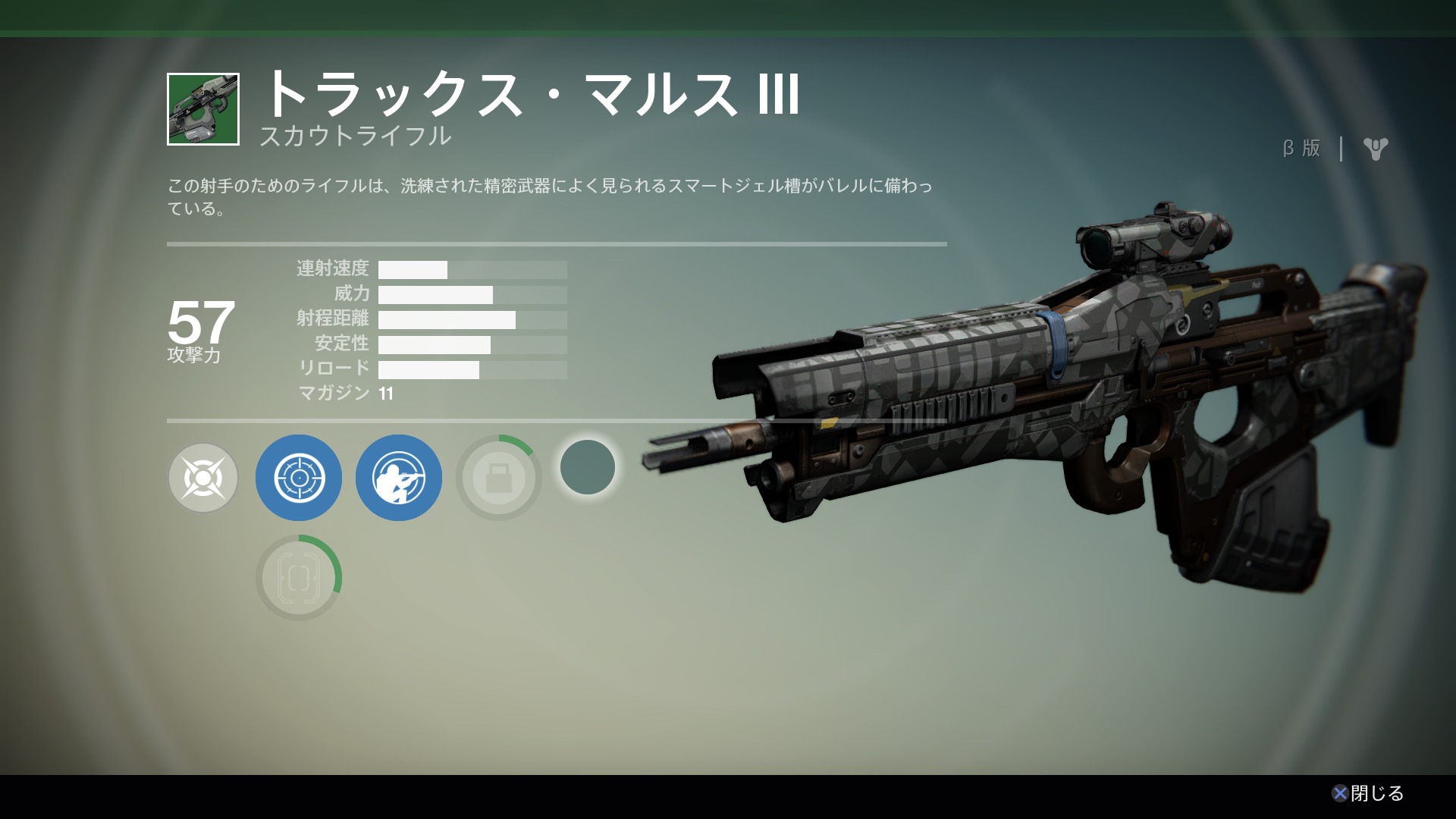Activate the kneeling rifleman perk icon
Screen dimensions: 1456x819
click(x=399, y=478)
